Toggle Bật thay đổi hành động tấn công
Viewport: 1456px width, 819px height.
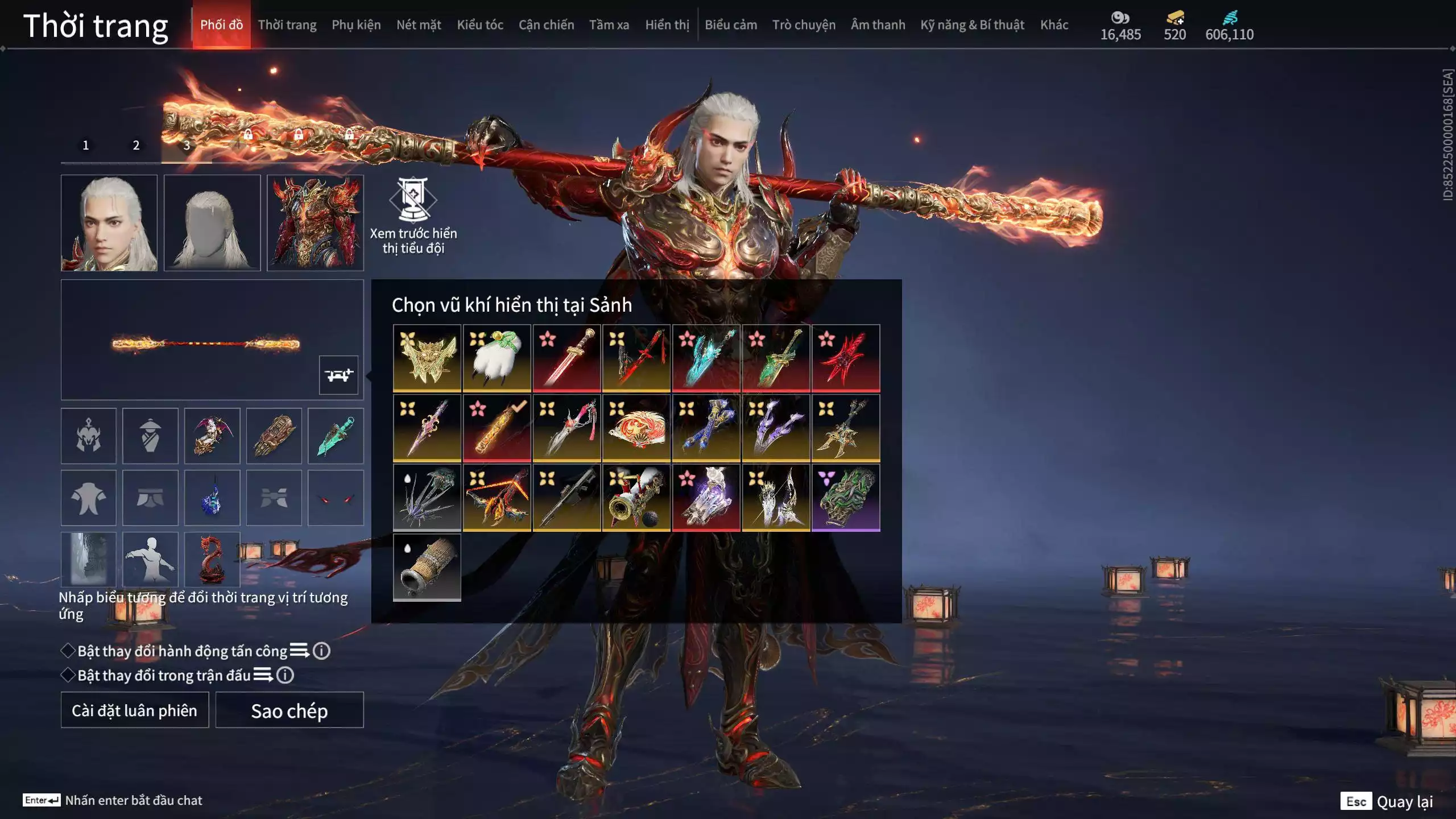pos(68,651)
